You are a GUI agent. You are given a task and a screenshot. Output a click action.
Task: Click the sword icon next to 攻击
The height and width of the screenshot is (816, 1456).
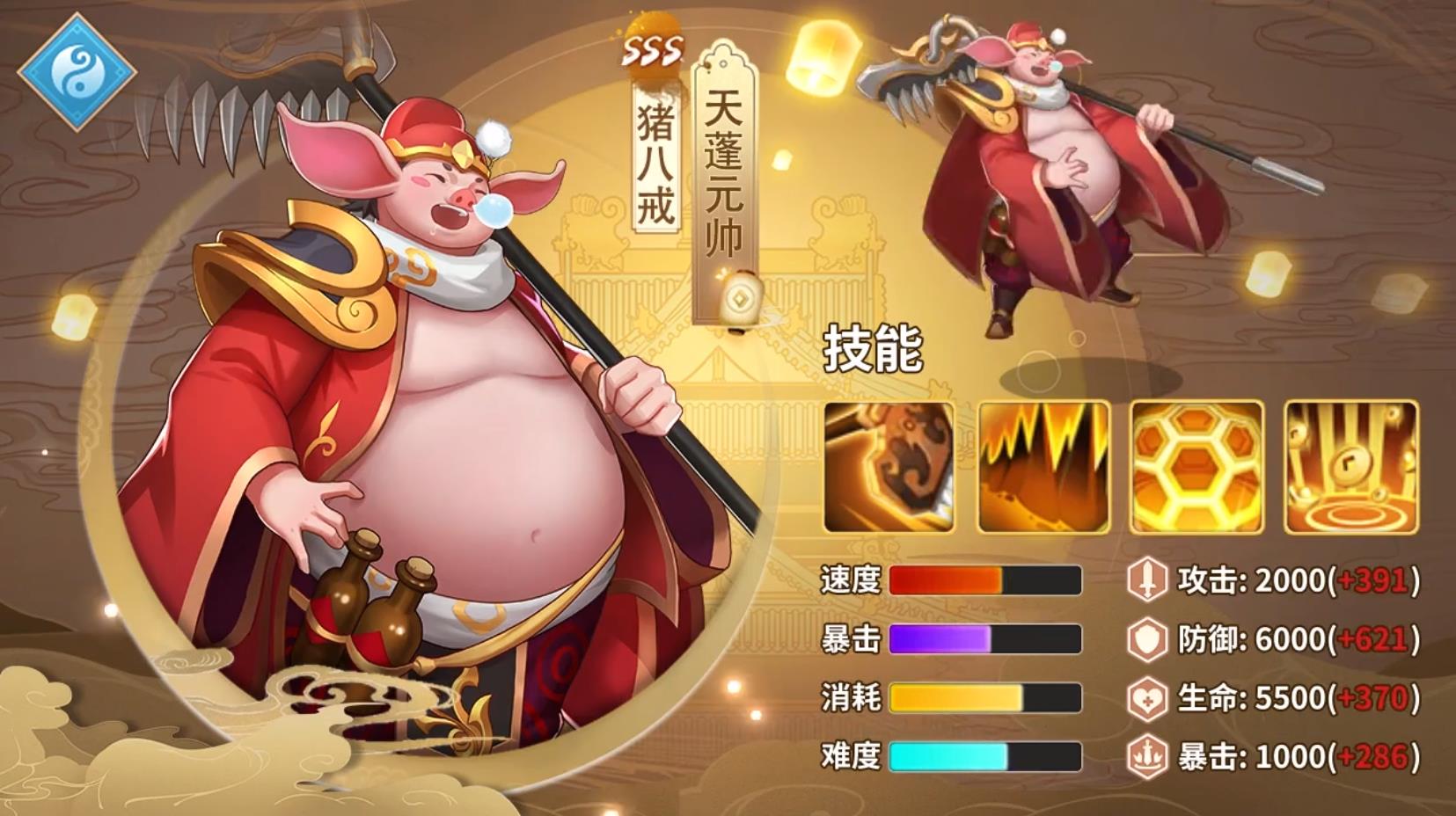(1149, 579)
